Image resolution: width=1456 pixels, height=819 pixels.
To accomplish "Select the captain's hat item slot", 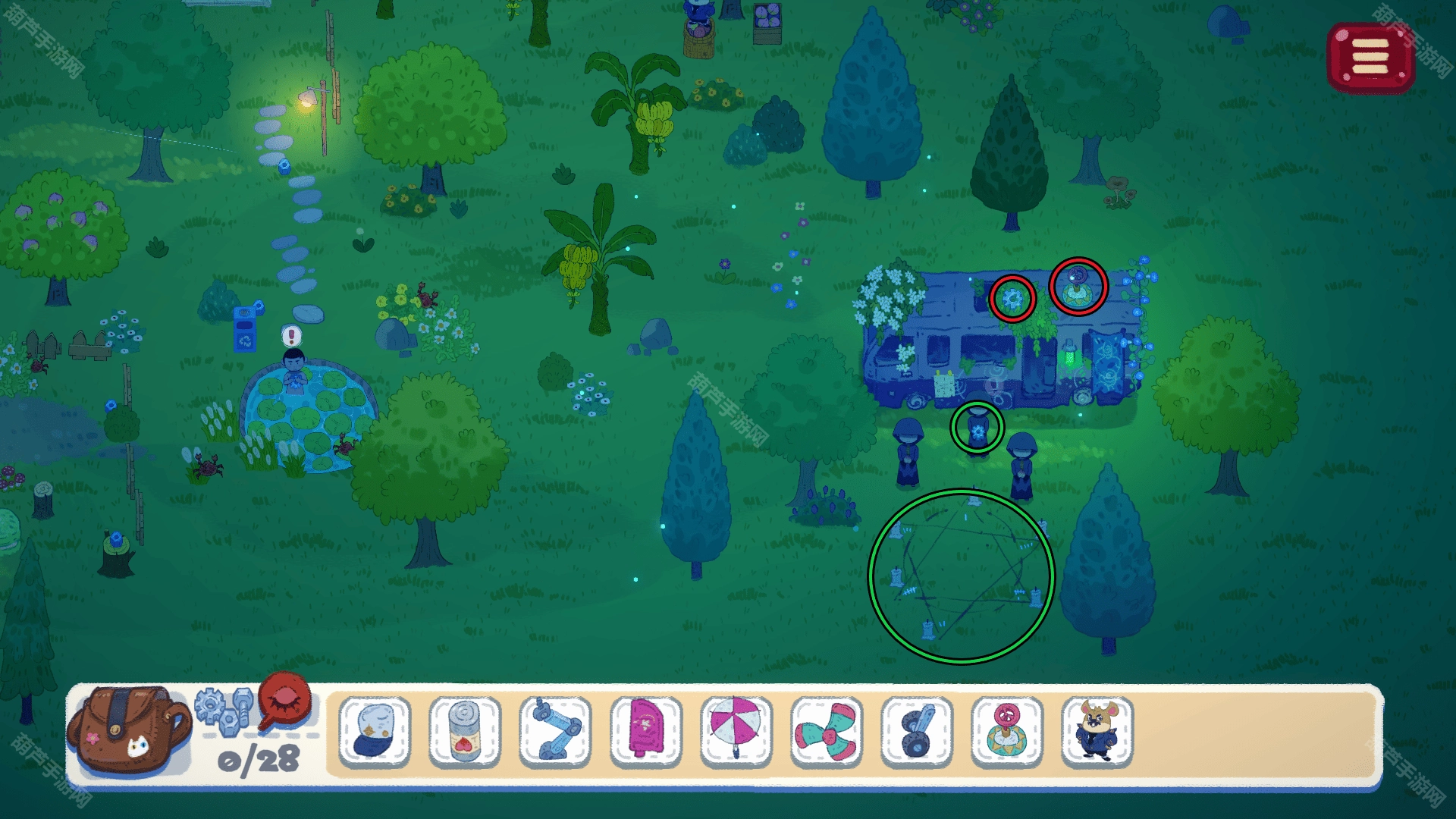I will (375, 732).
